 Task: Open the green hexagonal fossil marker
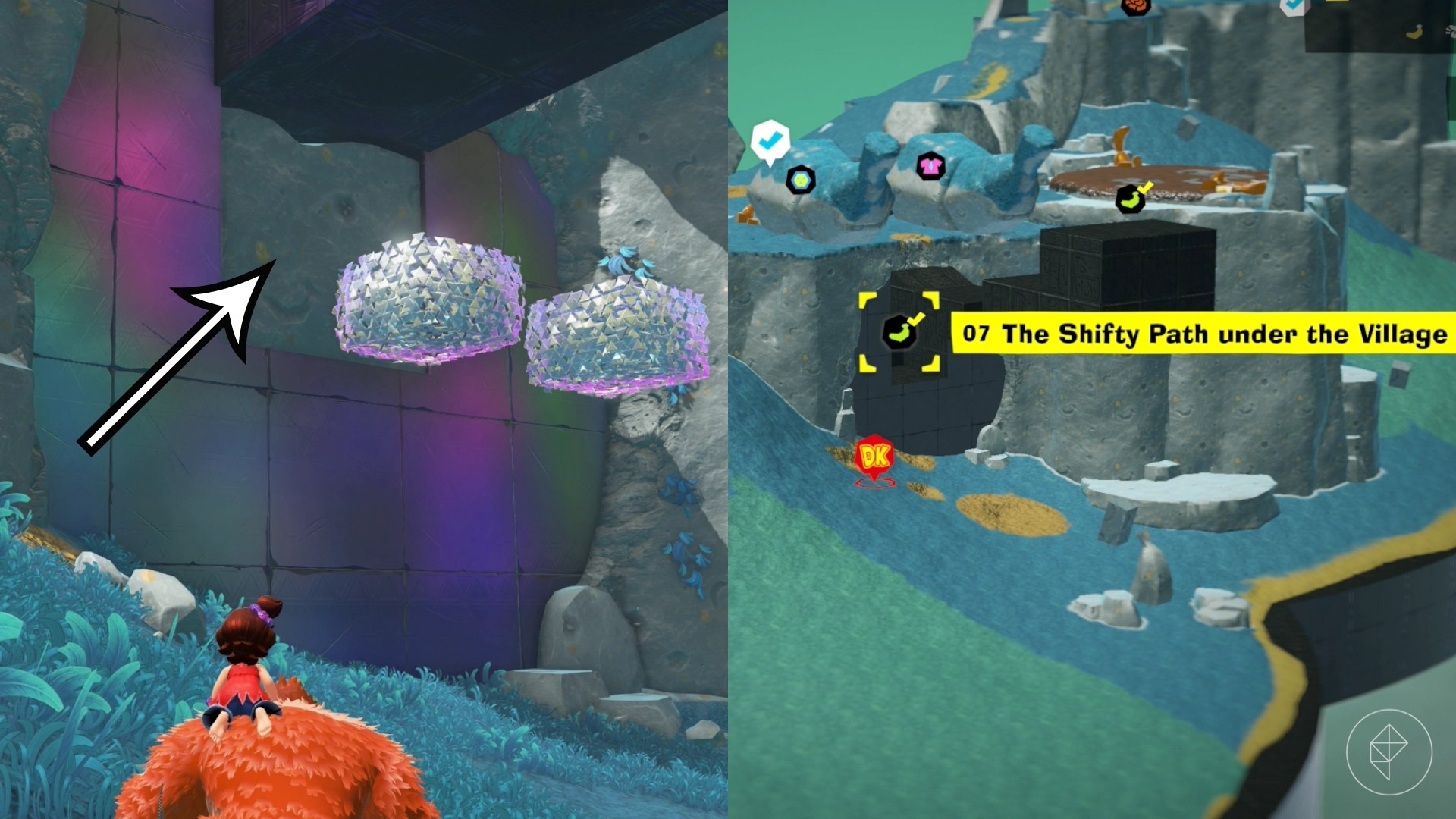tap(800, 180)
